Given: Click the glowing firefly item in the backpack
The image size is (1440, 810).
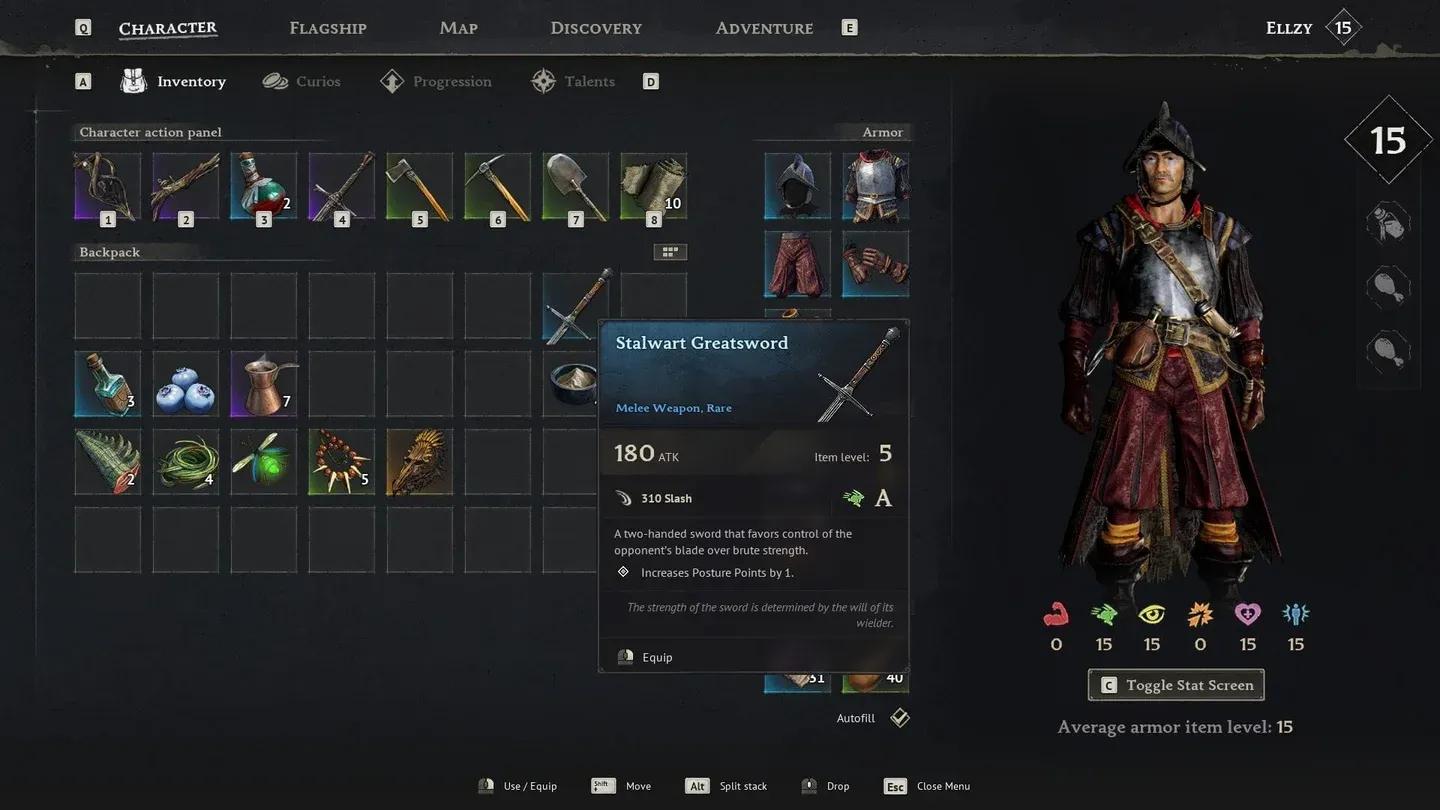Looking at the screenshot, I should click(263, 461).
